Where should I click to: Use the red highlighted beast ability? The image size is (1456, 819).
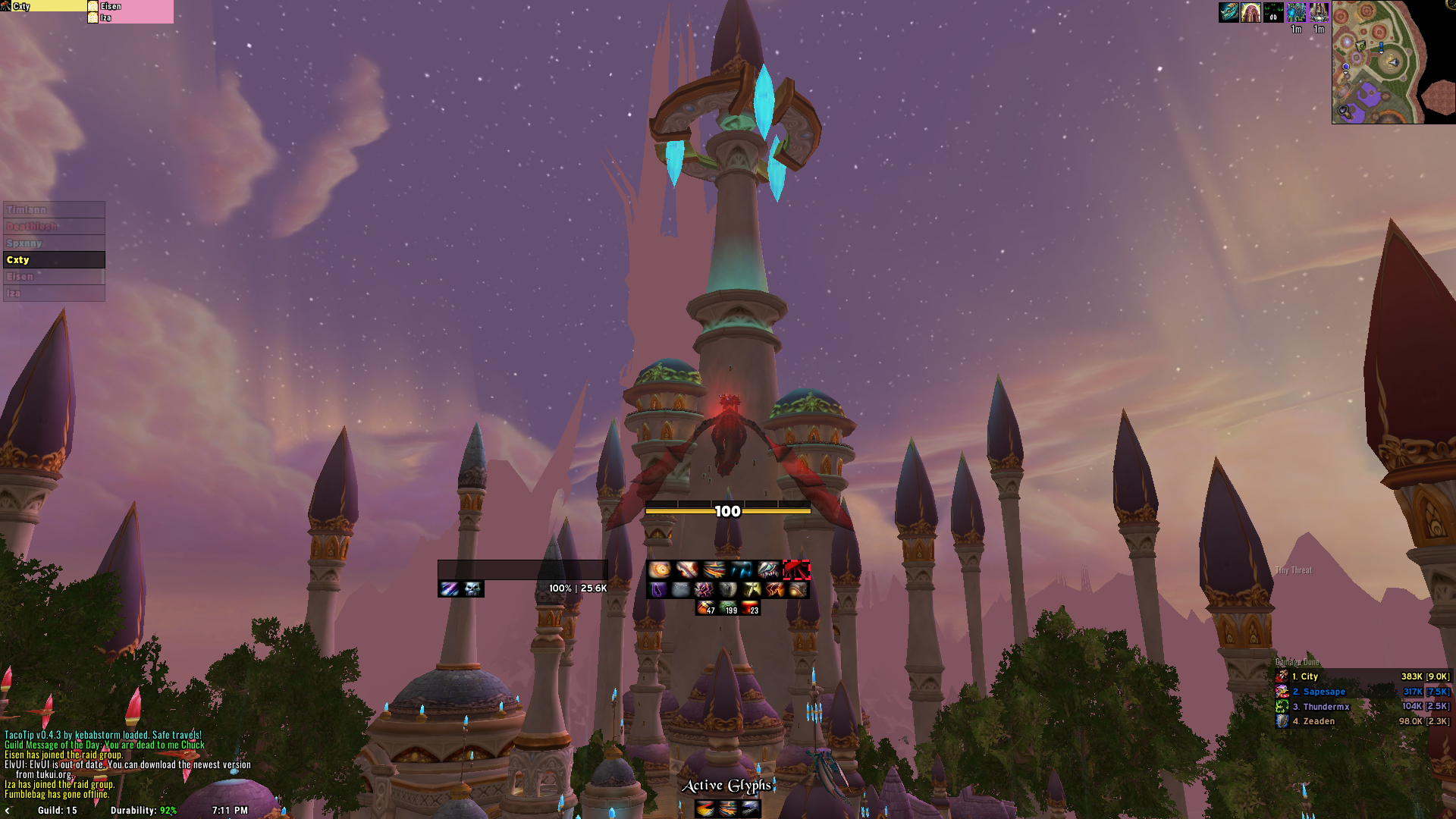pyautogui.click(x=796, y=570)
